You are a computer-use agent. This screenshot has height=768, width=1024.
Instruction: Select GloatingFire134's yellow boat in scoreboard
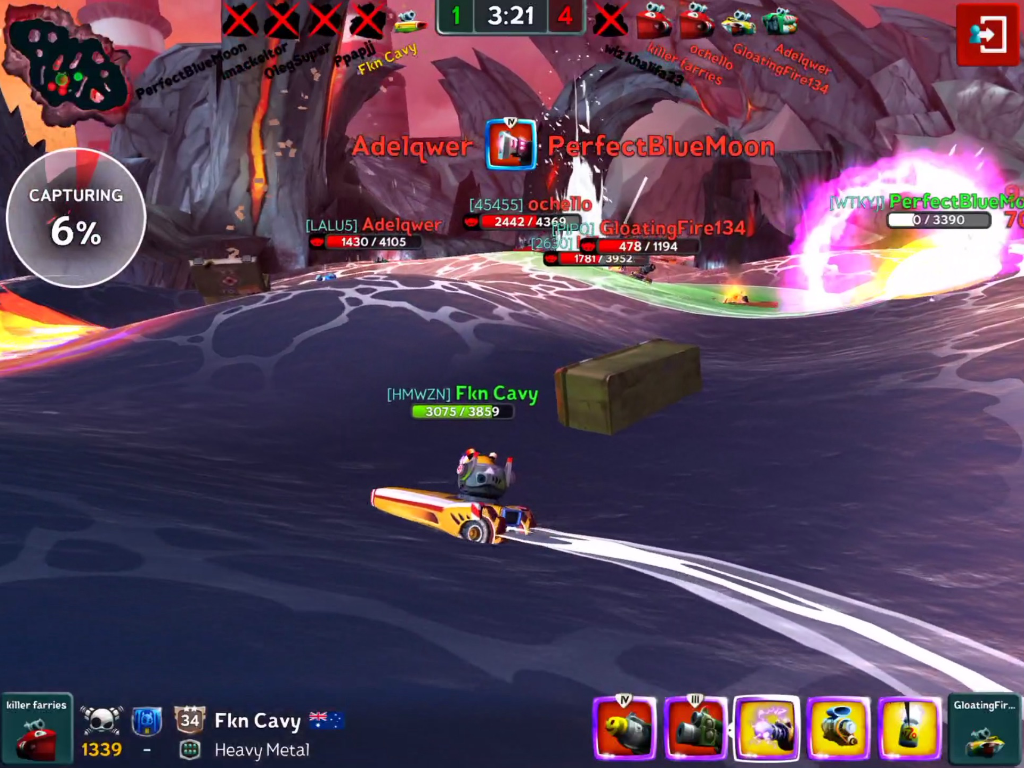tap(738, 20)
